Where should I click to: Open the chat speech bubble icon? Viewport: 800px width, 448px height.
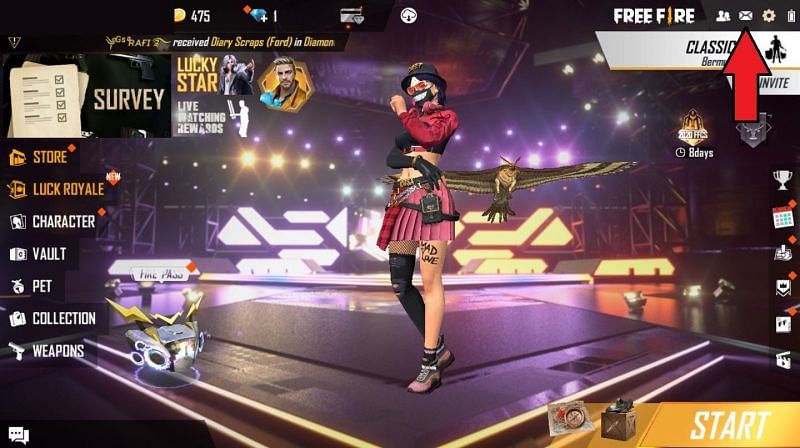pyautogui.click(x=17, y=435)
